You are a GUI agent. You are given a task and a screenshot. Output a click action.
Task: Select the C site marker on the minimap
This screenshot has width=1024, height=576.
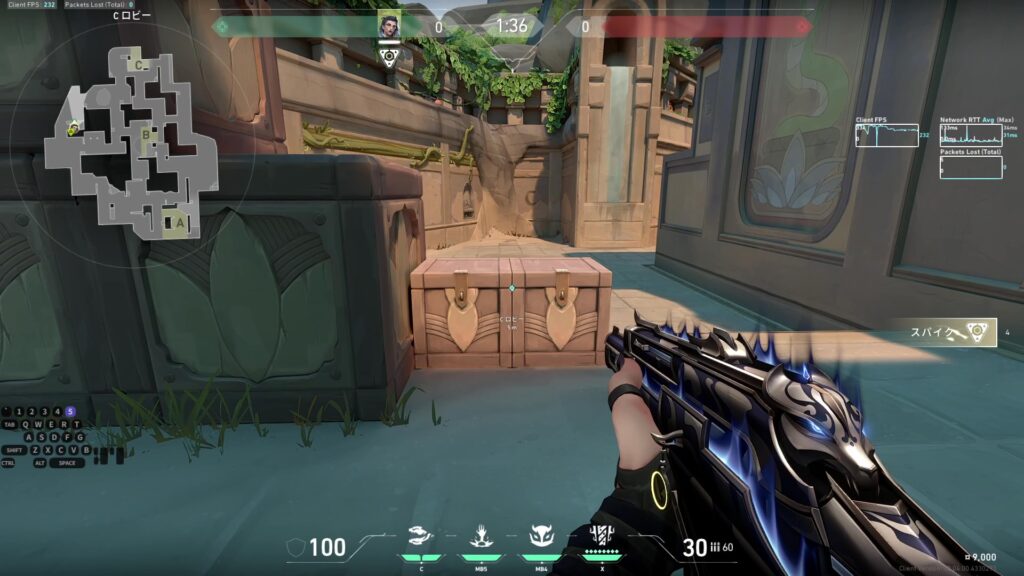point(140,66)
